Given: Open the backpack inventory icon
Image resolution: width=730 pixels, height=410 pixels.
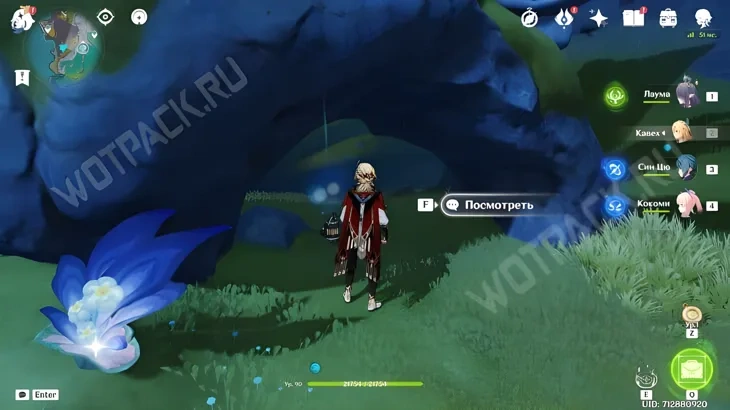Looking at the screenshot, I should (x=668, y=18).
